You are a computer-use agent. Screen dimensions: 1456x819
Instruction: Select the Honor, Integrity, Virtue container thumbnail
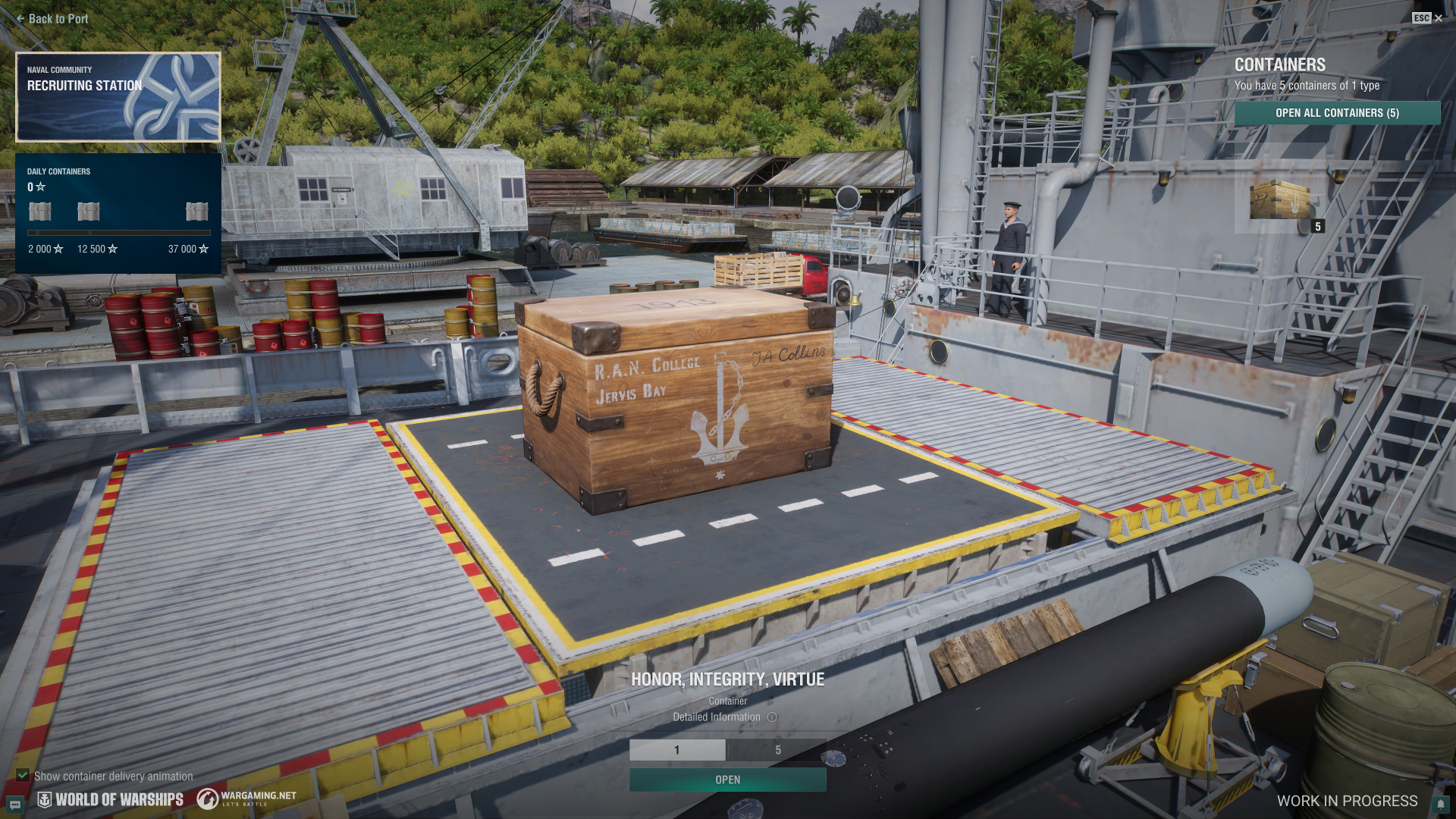point(1280,200)
